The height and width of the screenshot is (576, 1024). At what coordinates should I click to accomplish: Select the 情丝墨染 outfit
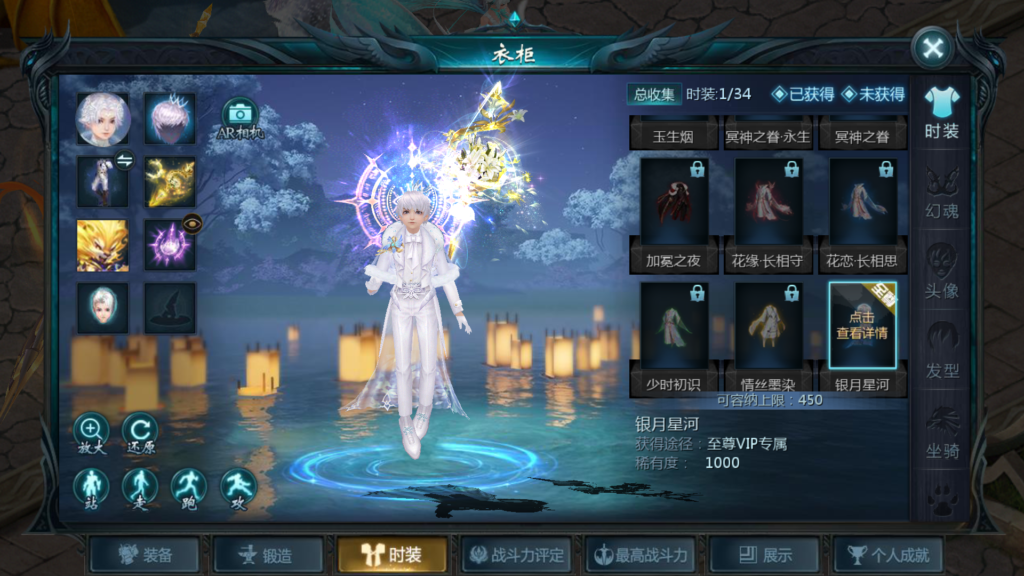point(769,338)
